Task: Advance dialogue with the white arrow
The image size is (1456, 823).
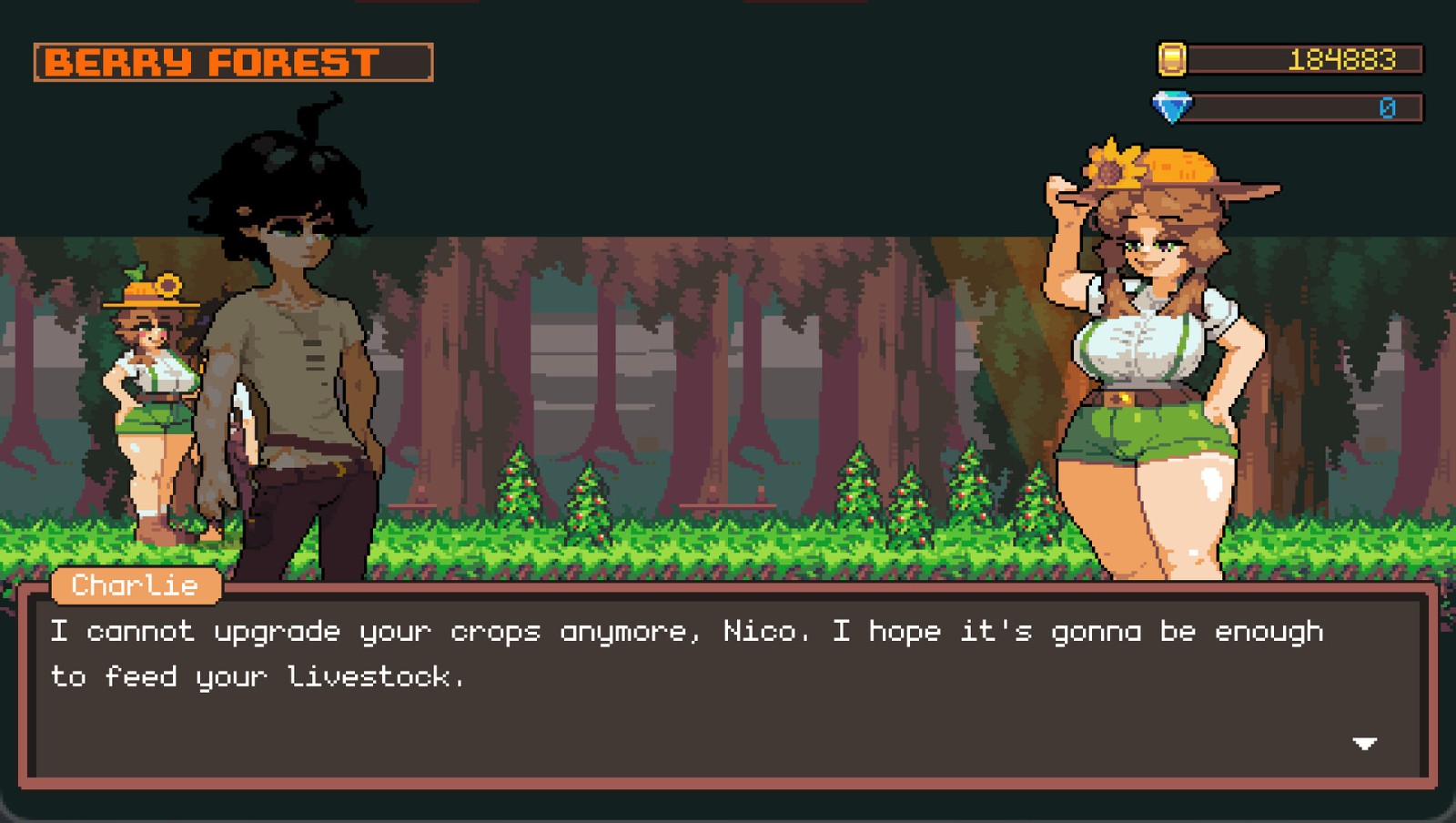Action: 1364,744
